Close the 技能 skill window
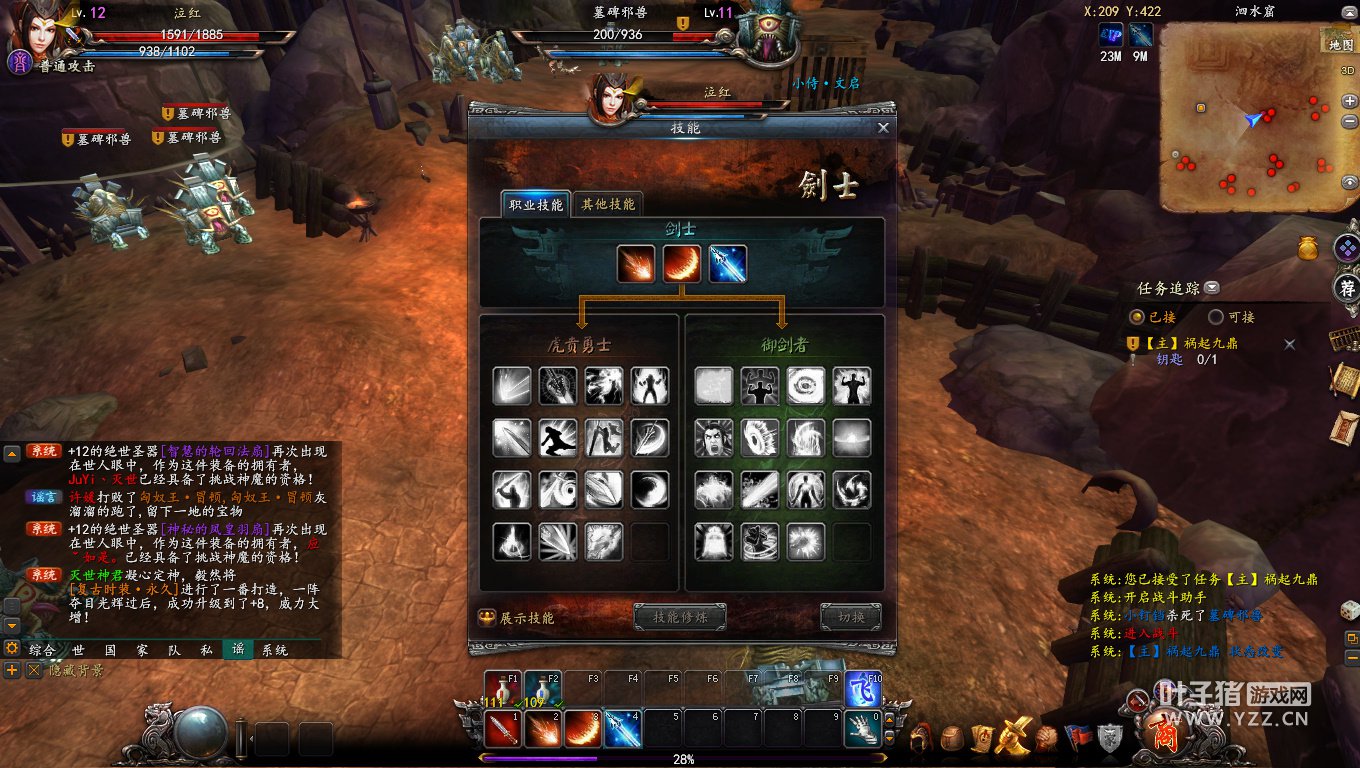 point(883,128)
